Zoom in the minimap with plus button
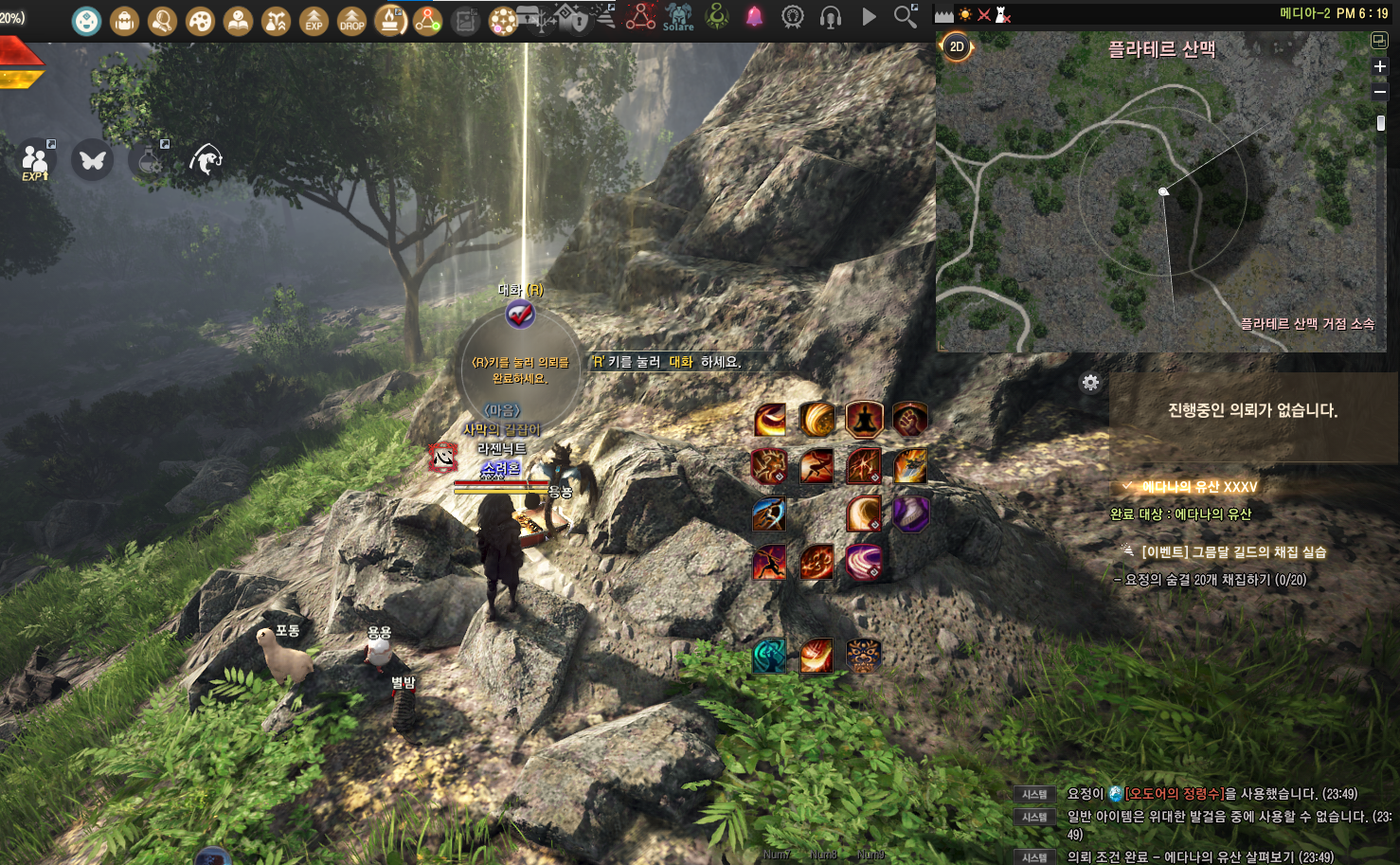Viewport: 1400px width, 865px height. pyautogui.click(x=1380, y=66)
